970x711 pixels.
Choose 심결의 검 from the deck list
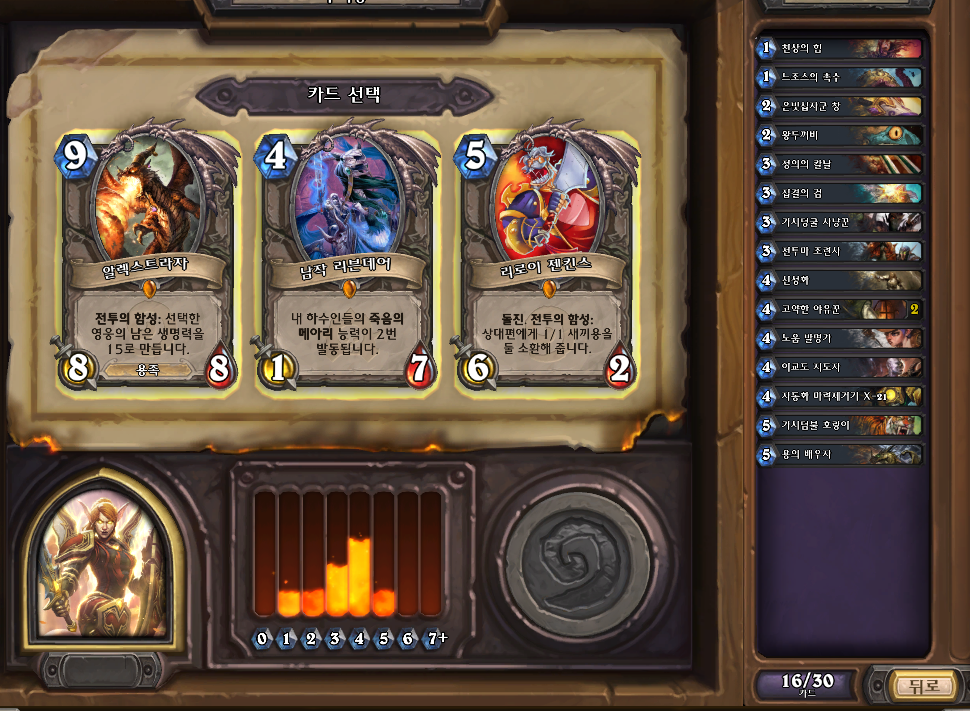pyautogui.click(x=840, y=193)
